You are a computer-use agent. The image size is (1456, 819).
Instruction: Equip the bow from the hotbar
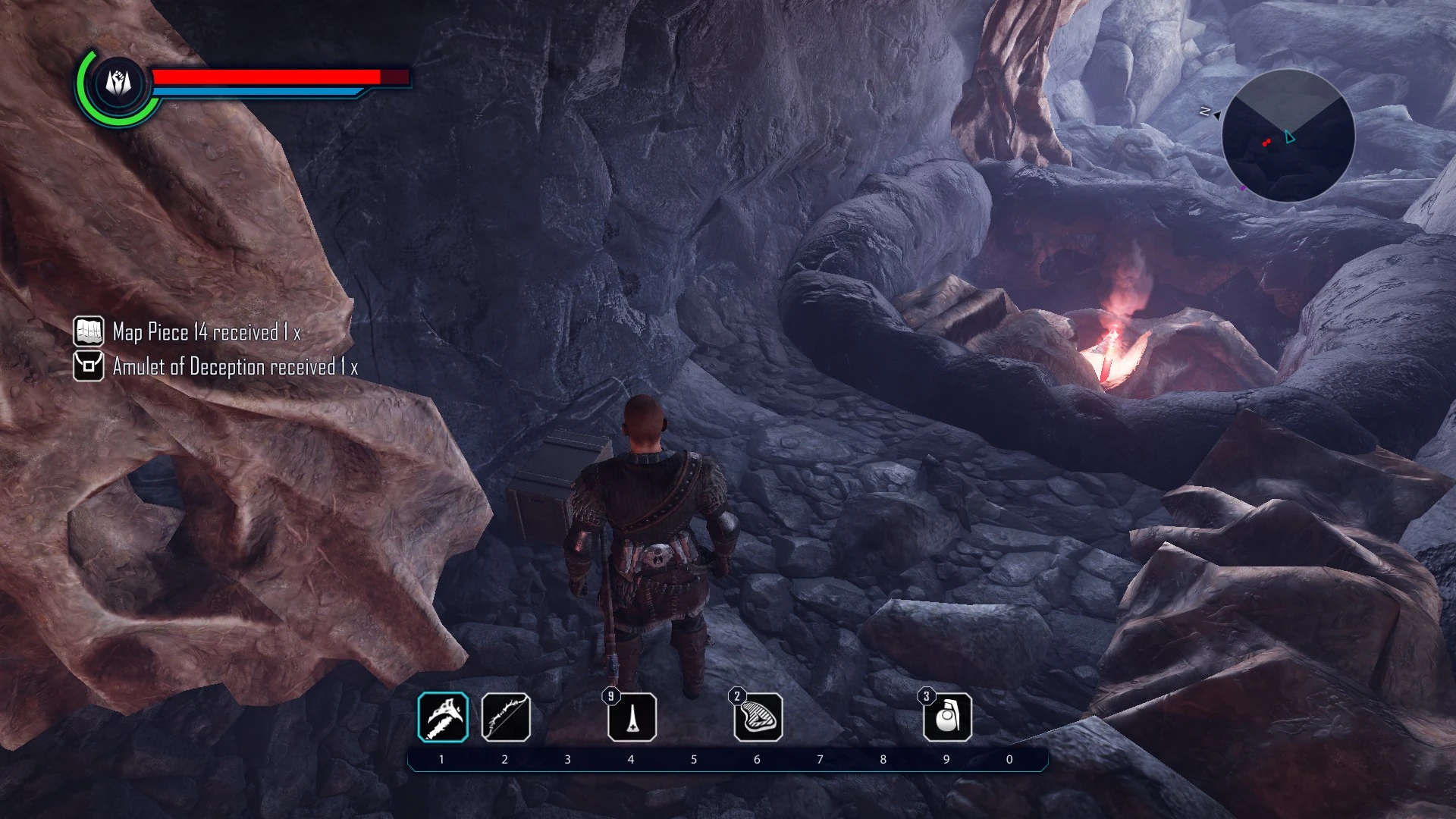point(506,717)
